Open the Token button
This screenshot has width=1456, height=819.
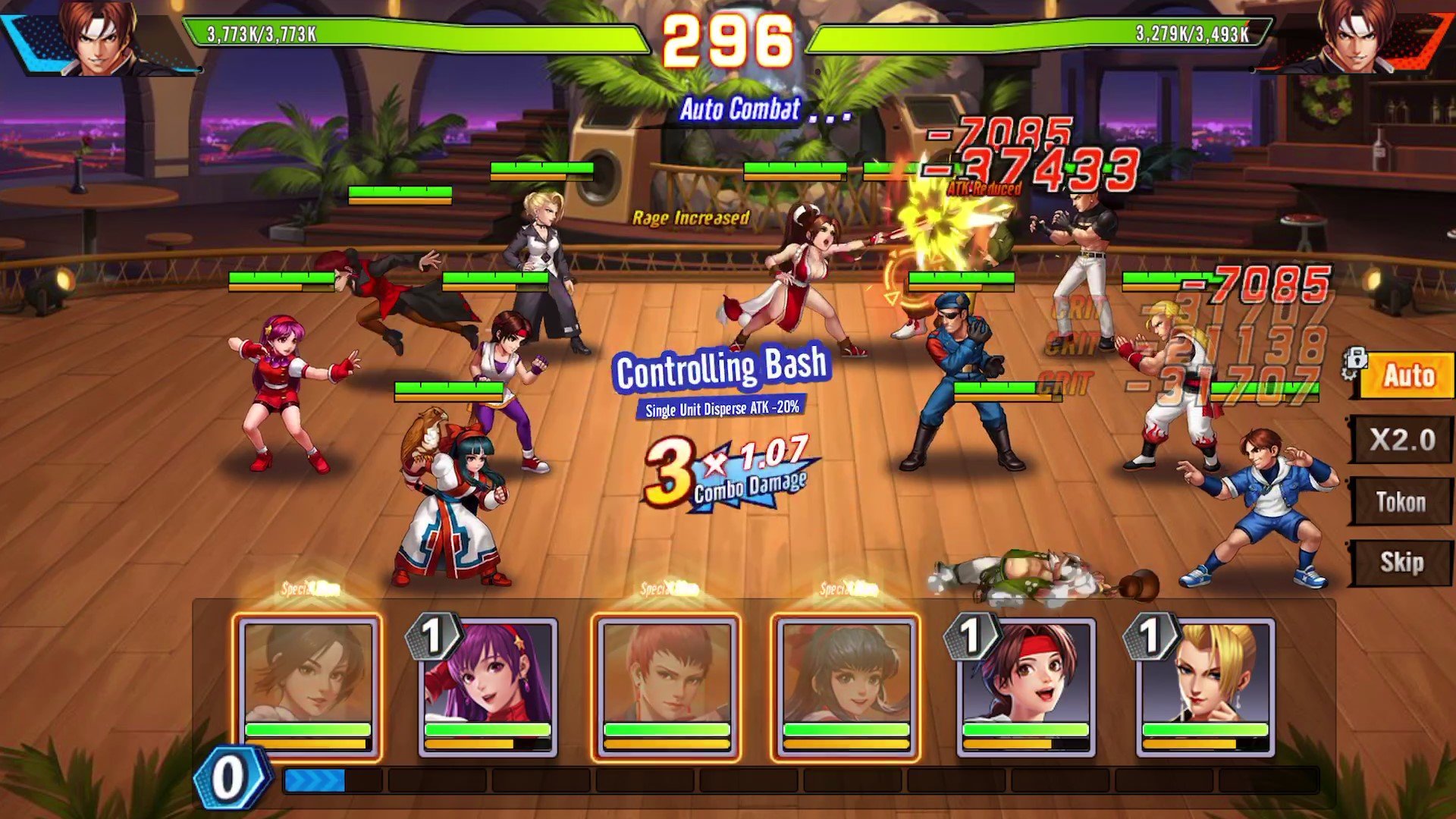click(1401, 502)
